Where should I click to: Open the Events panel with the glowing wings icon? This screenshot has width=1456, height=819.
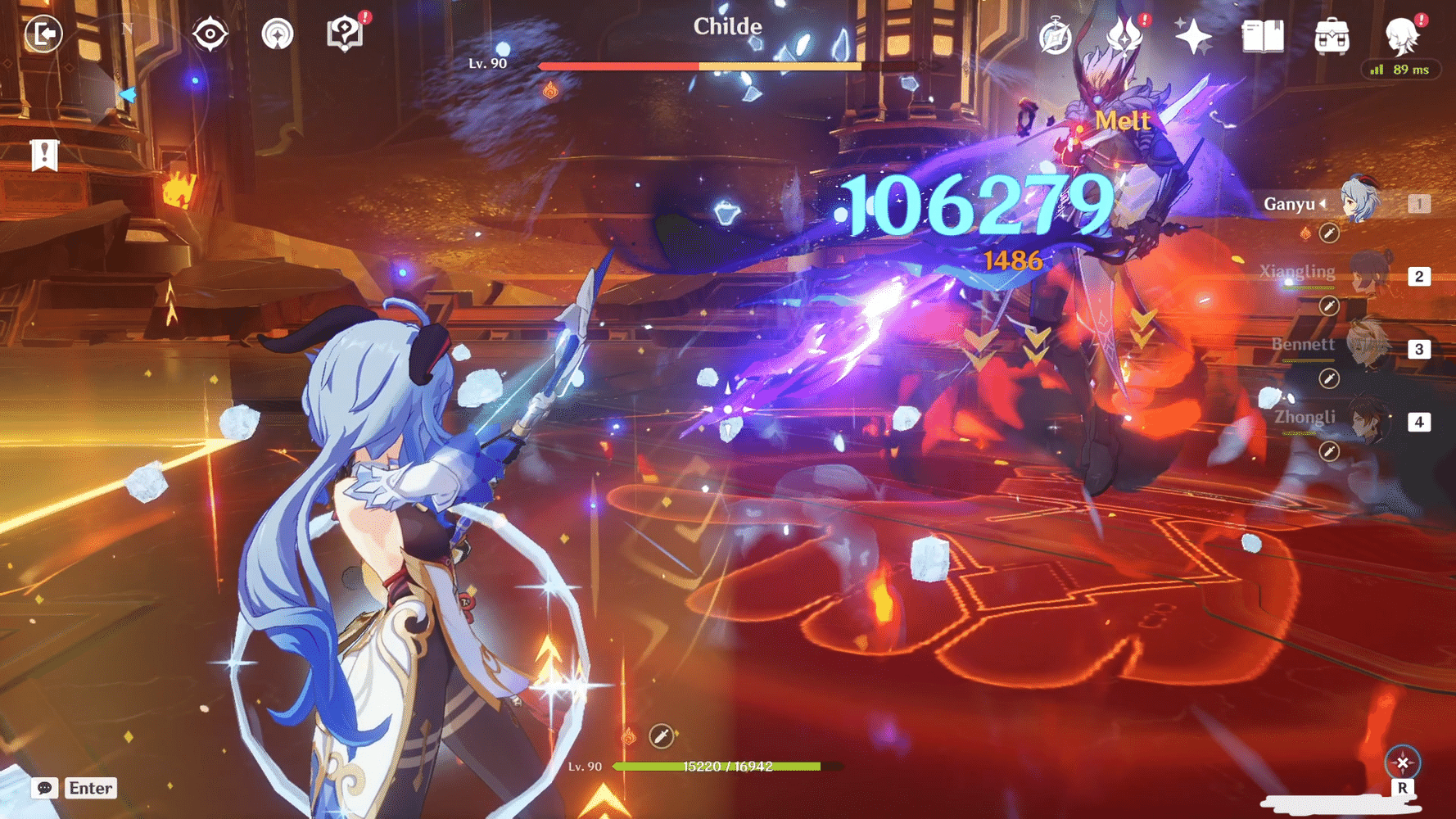pyautogui.click(x=1124, y=36)
